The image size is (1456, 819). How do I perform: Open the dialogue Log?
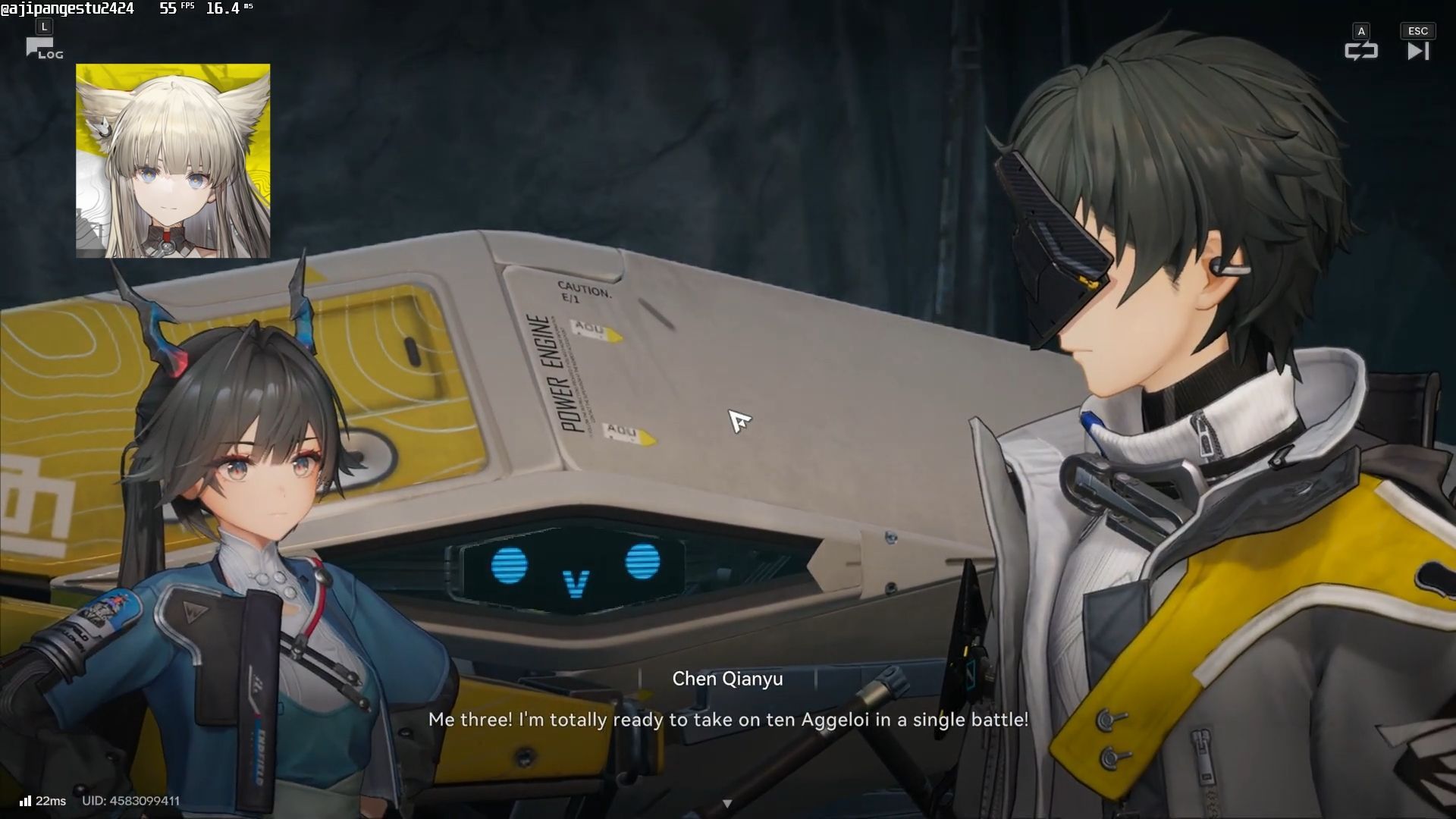click(x=44, y=50)
